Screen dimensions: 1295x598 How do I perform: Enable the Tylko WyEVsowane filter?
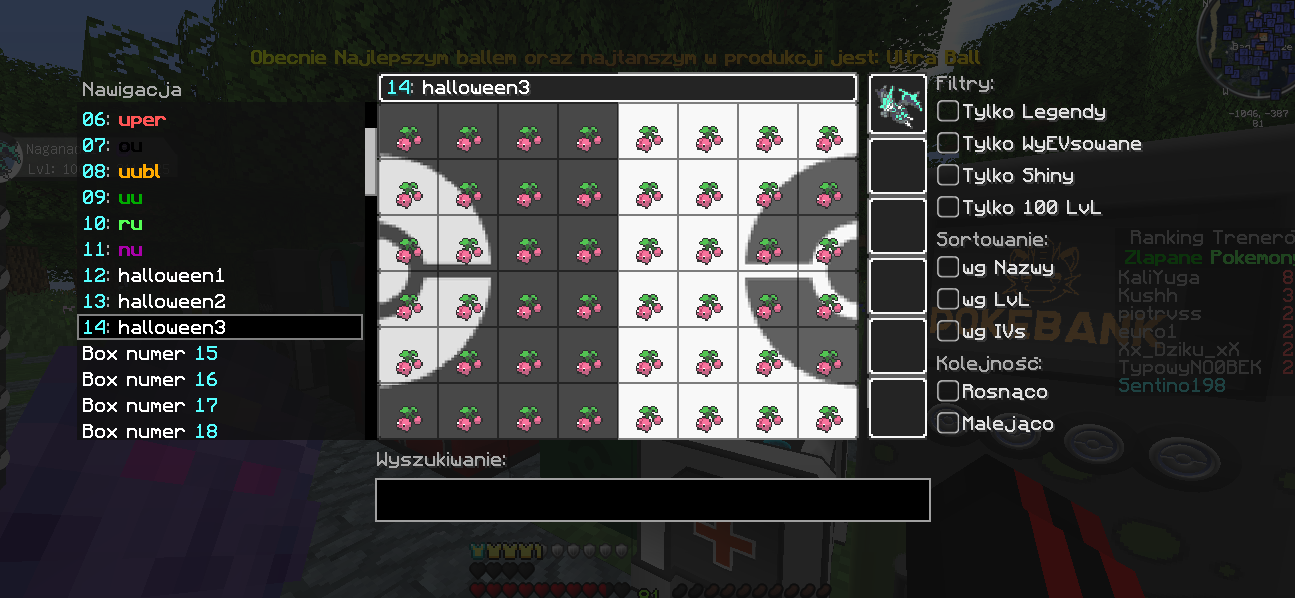(x=948, y=143)
